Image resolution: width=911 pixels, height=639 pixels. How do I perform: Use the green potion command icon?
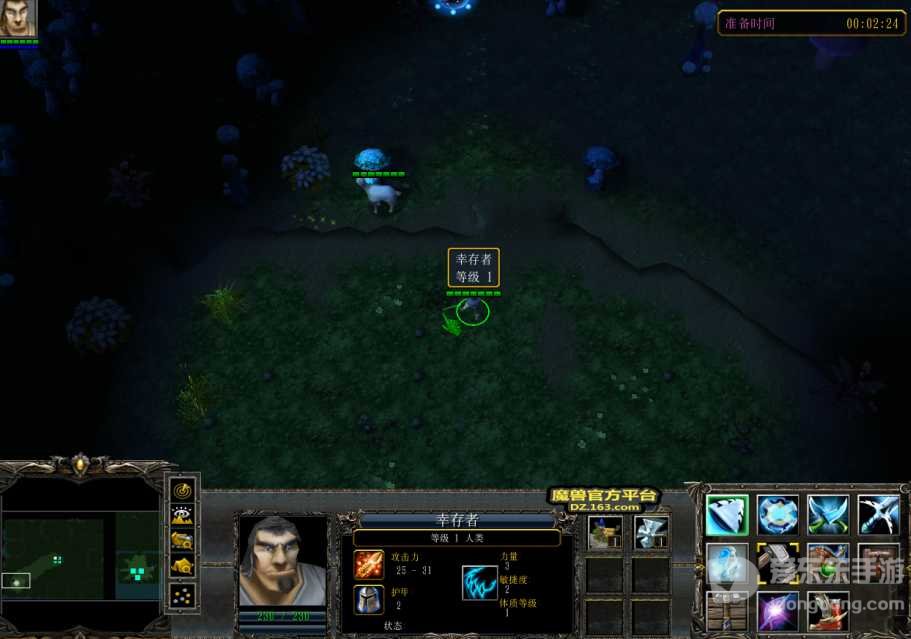[827, 563]
